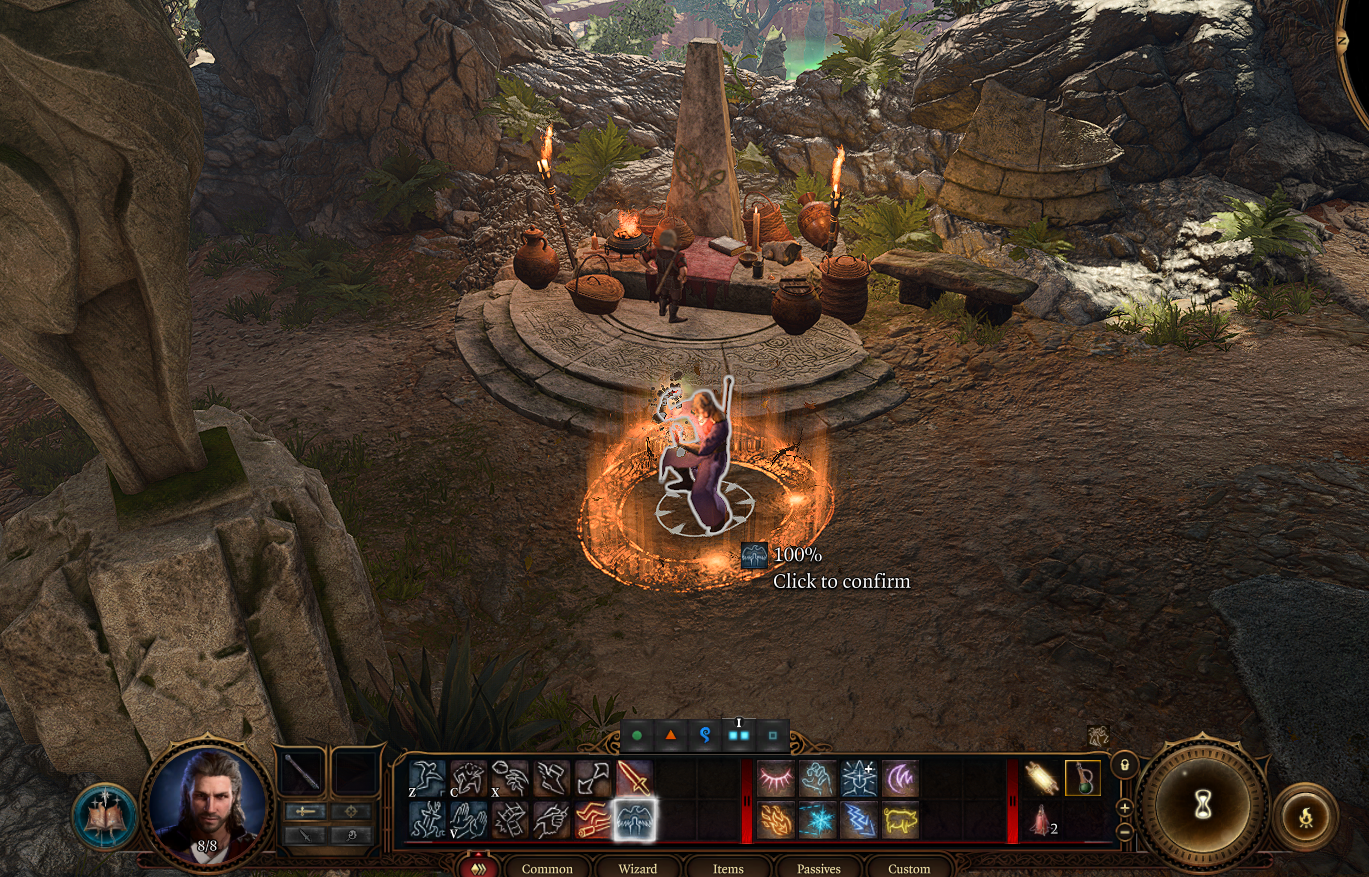The height and width of the screenshot is (877, 1369).
Task: Open the Wizard hotbar tab
Action: pyautogui.click(x=637, y=868)
